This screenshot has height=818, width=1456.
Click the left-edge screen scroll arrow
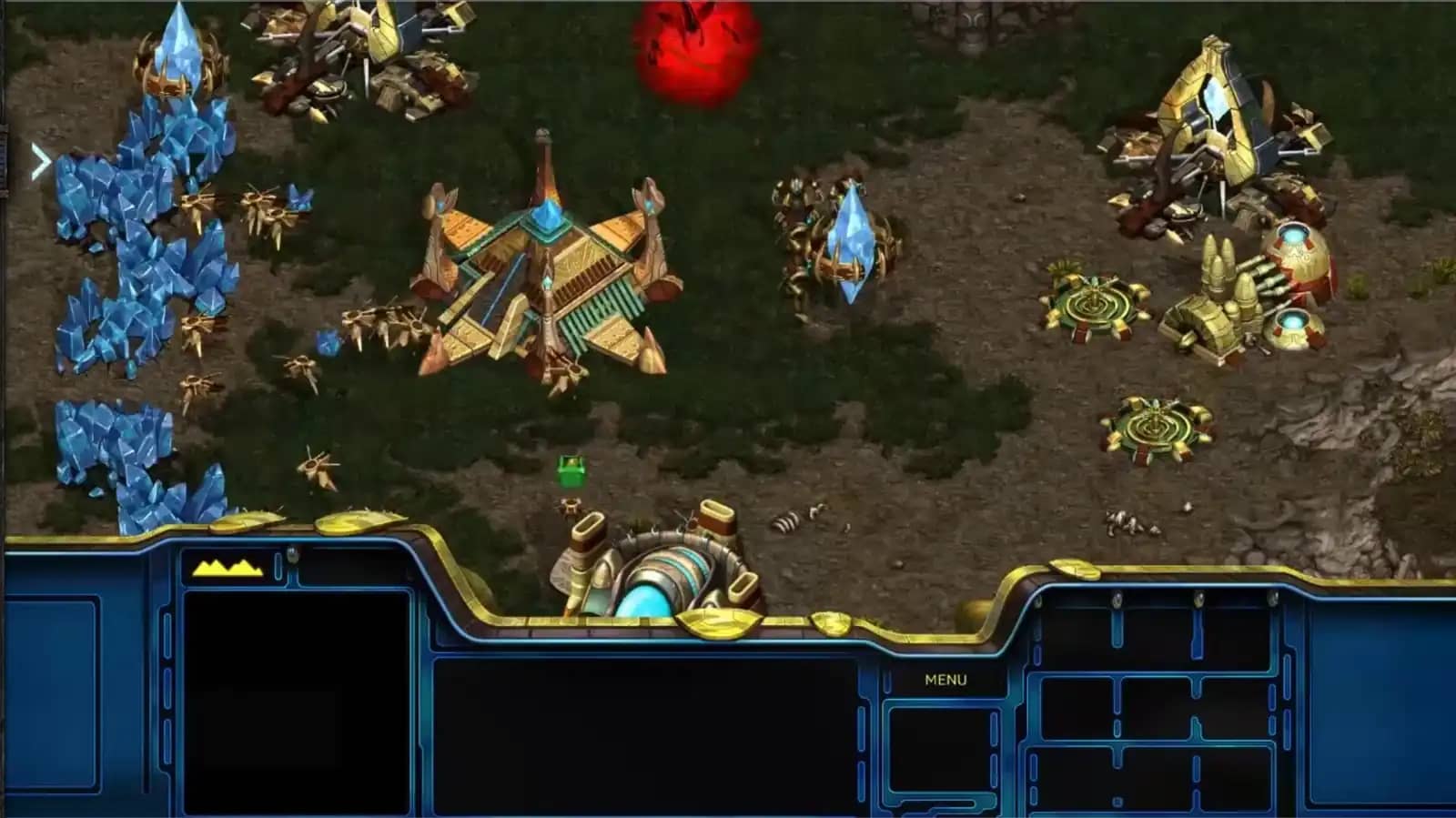pos(40,161)
